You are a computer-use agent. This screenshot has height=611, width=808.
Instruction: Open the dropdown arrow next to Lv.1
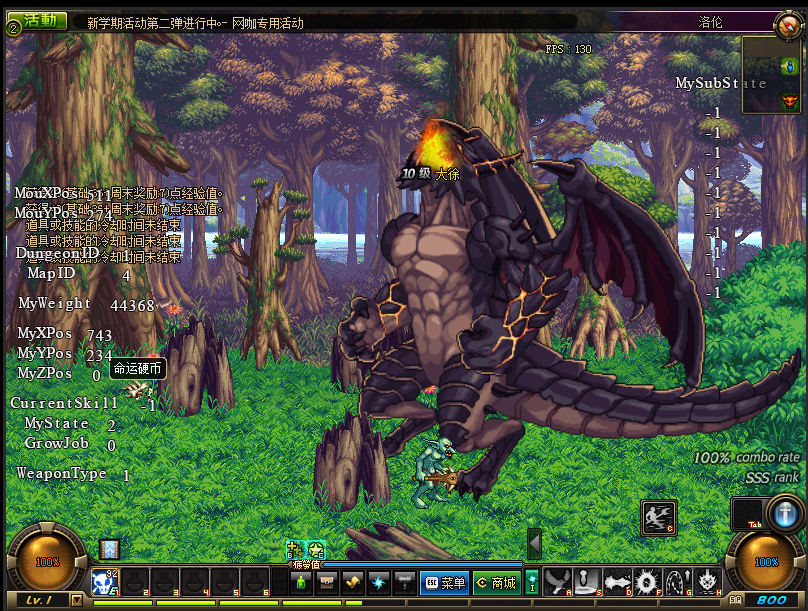(78, 599)
